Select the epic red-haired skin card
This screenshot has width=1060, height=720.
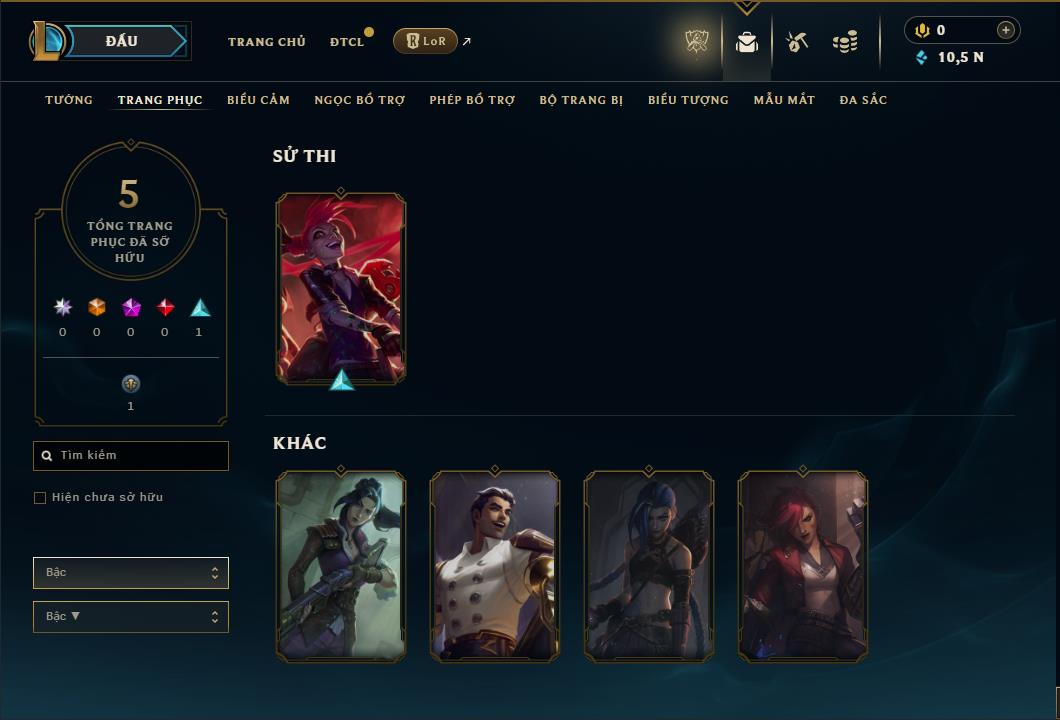(x=341, y=288)
